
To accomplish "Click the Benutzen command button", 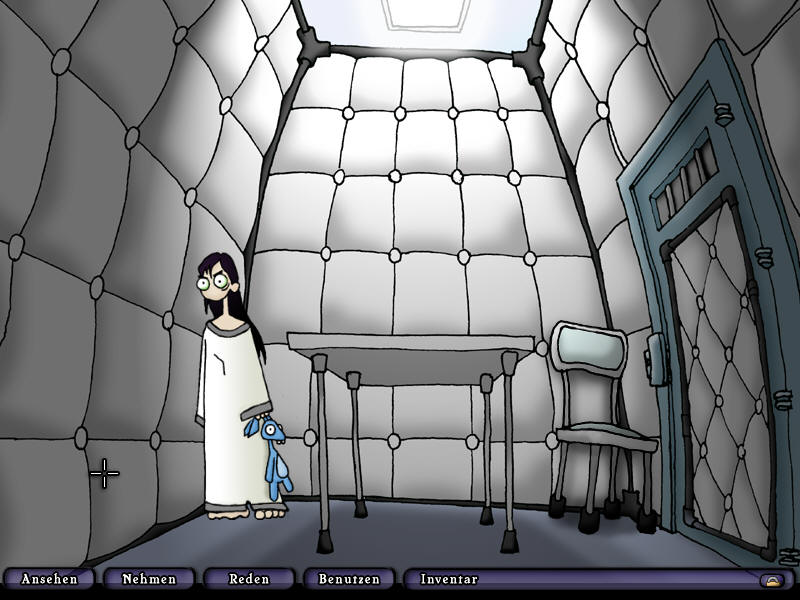I will [x=349, y=579].
